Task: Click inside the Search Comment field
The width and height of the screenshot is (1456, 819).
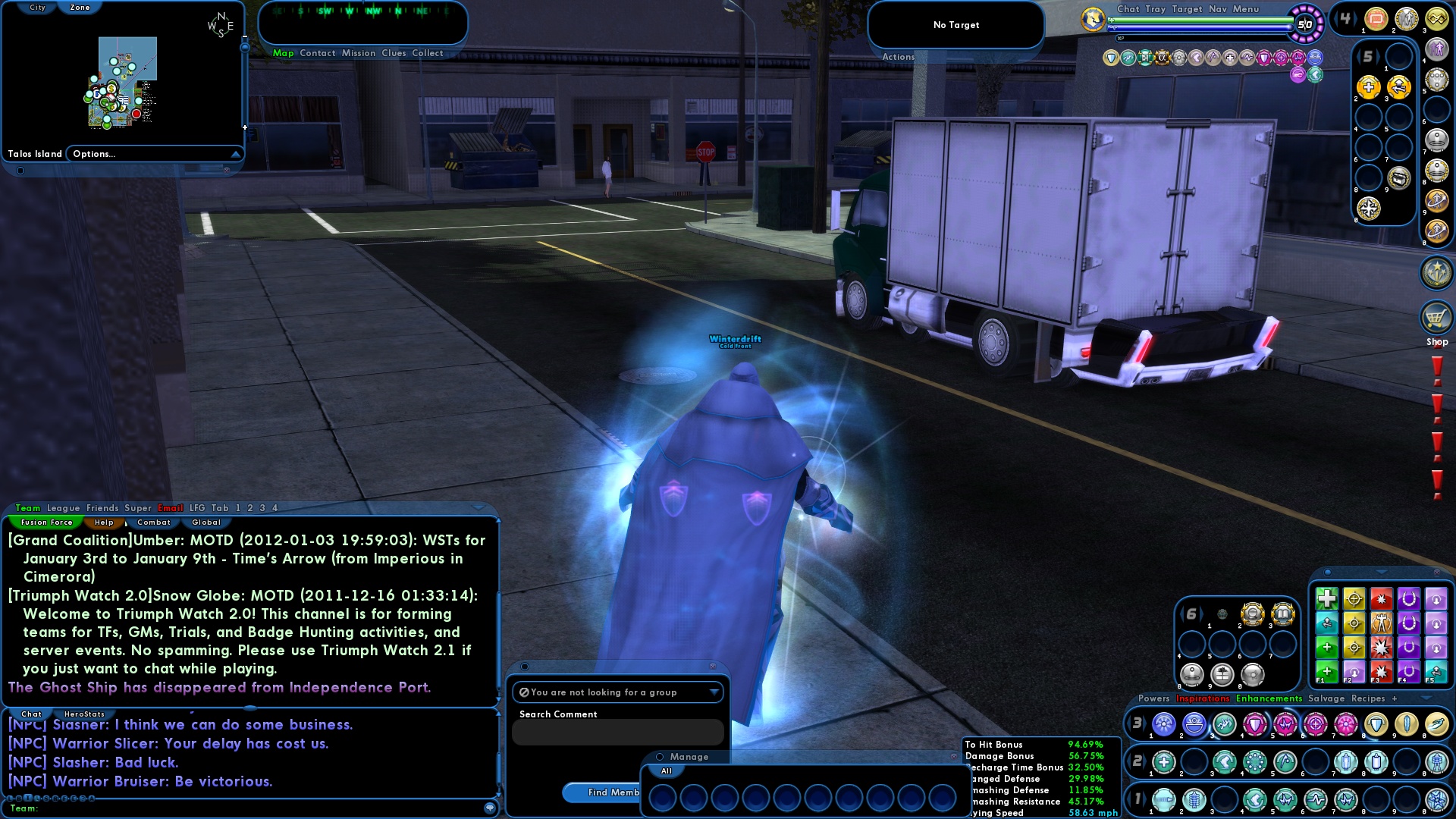Action: [x=618, y=732]
